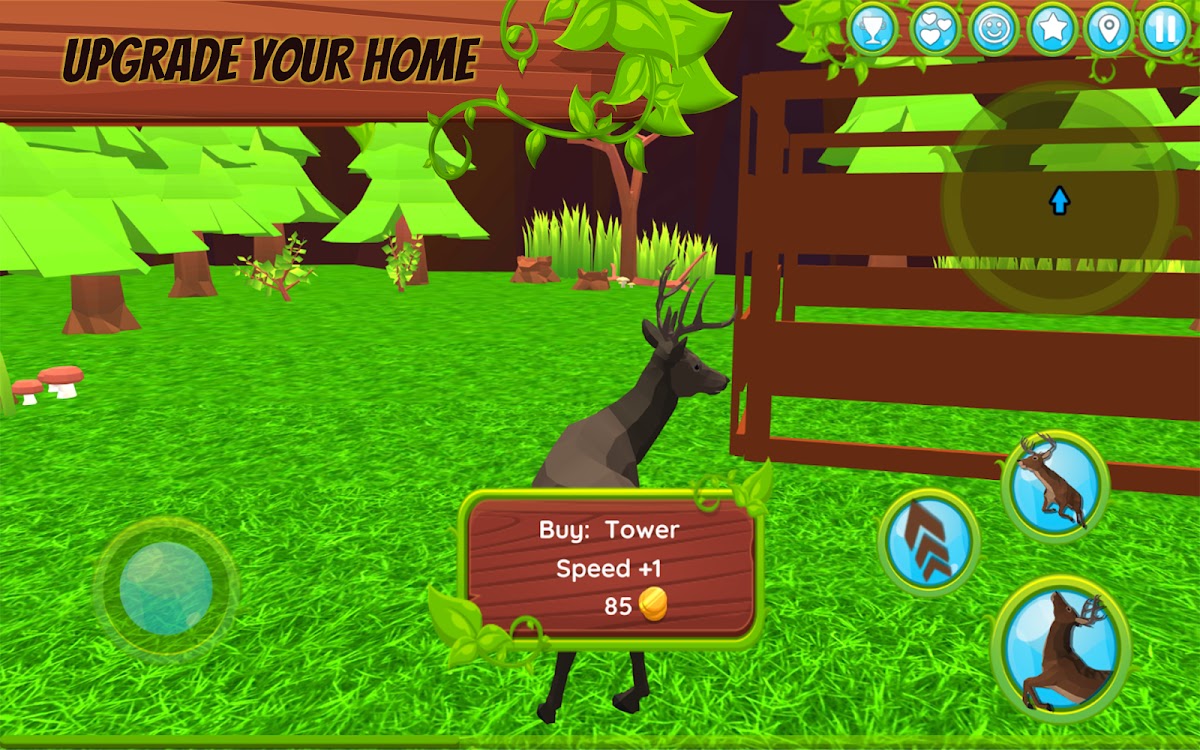
Task: Open the star icon menu
Action: 1051,29
